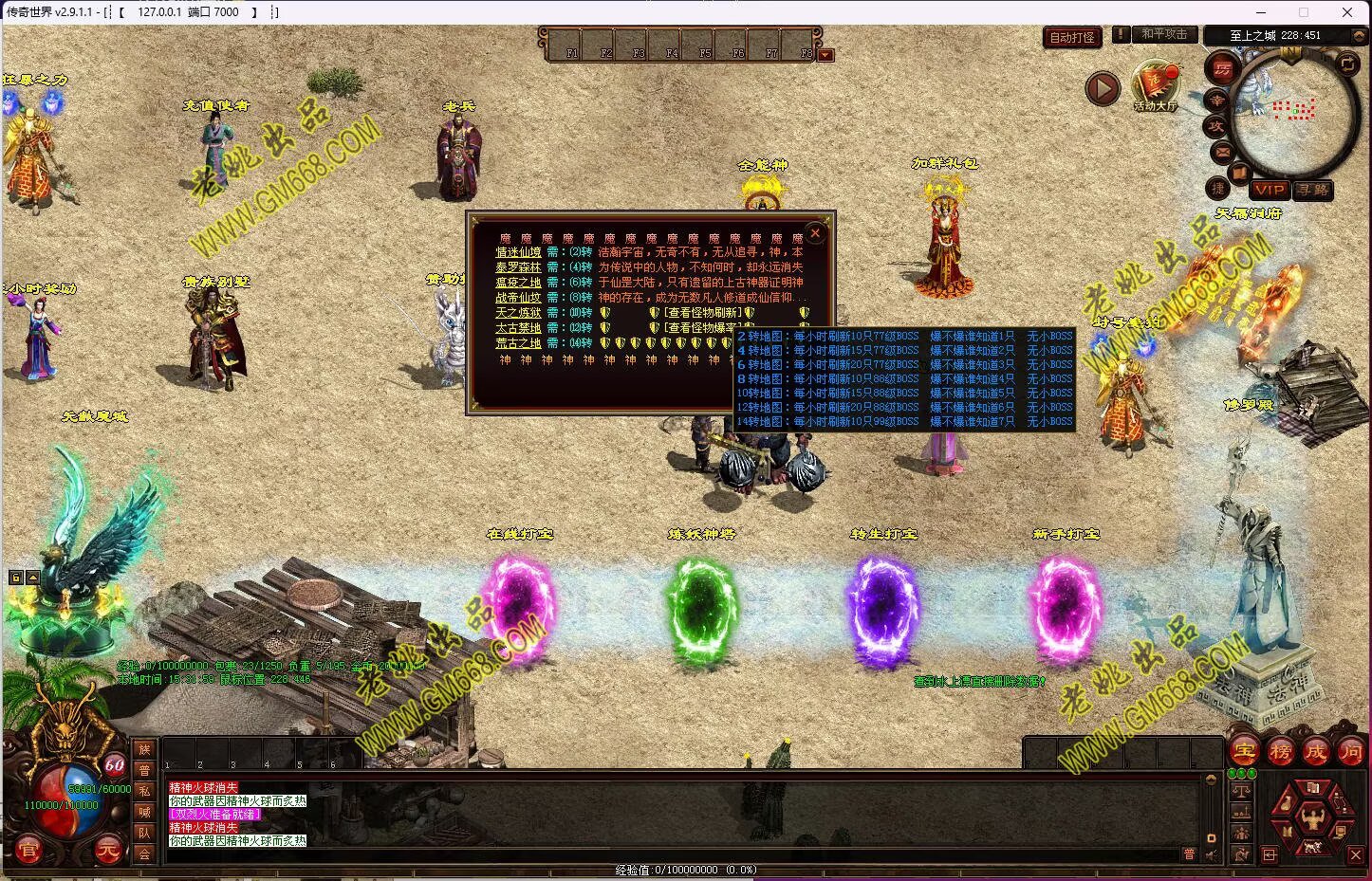Close the game window
This screenshot has height=881, width=1372.
(x=1347, y=12)
